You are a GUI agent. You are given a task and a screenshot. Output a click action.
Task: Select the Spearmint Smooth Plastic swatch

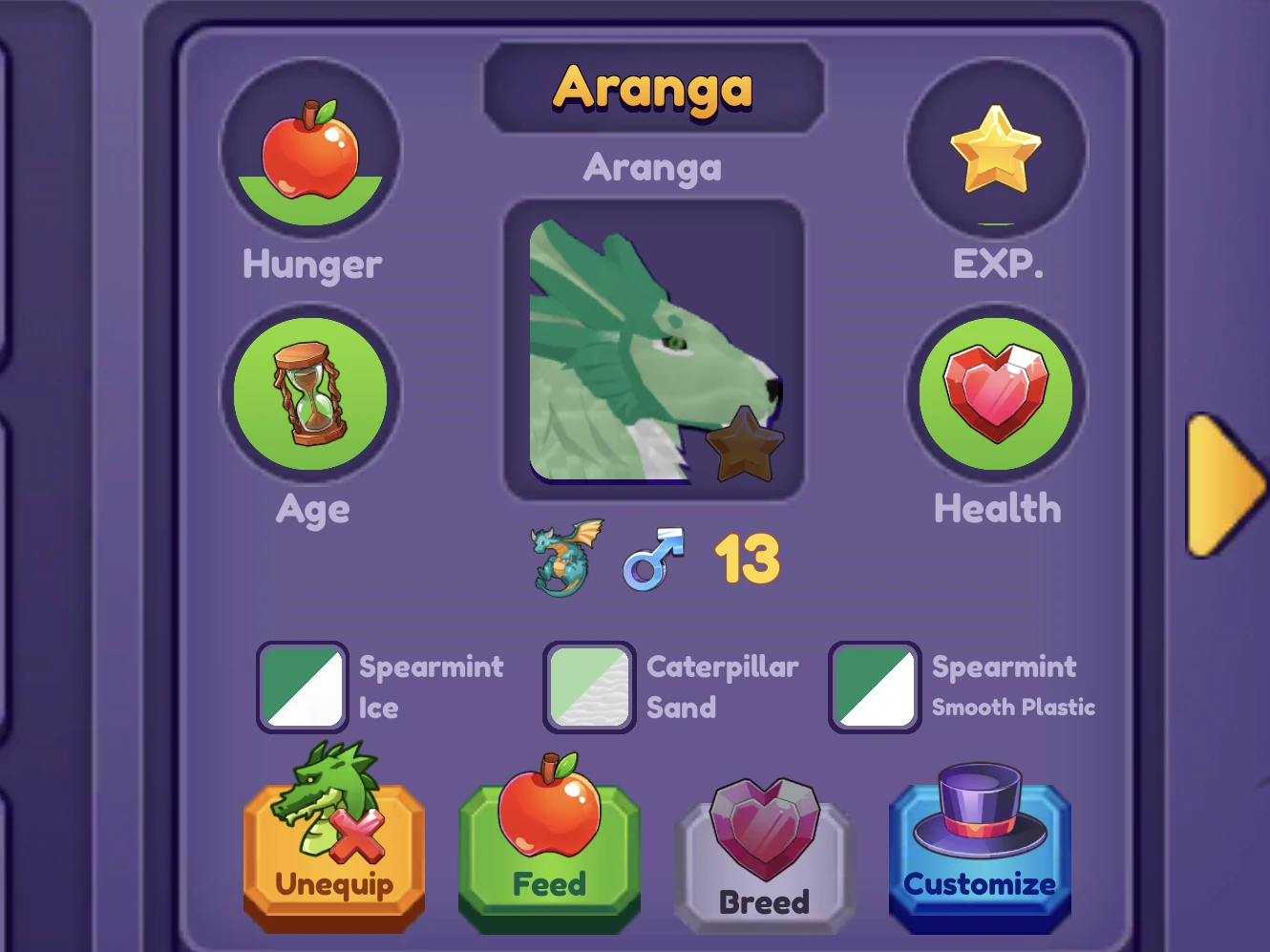[874, 687]
